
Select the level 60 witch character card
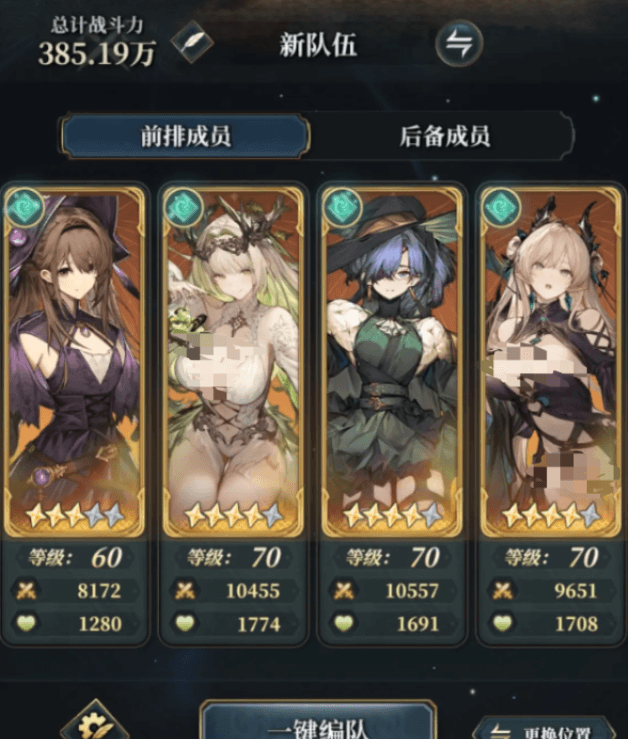76,360
